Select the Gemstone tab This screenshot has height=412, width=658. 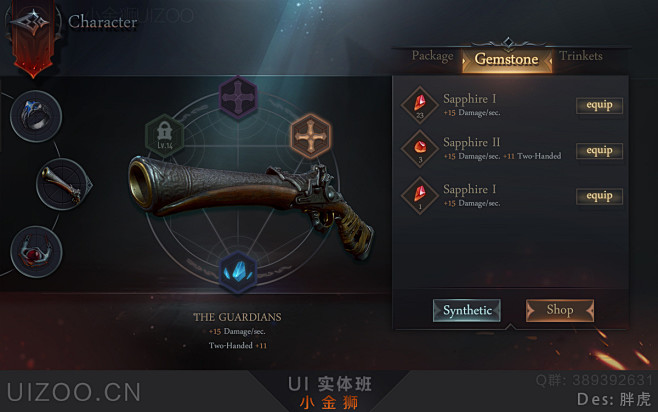[x=506, y=60]
